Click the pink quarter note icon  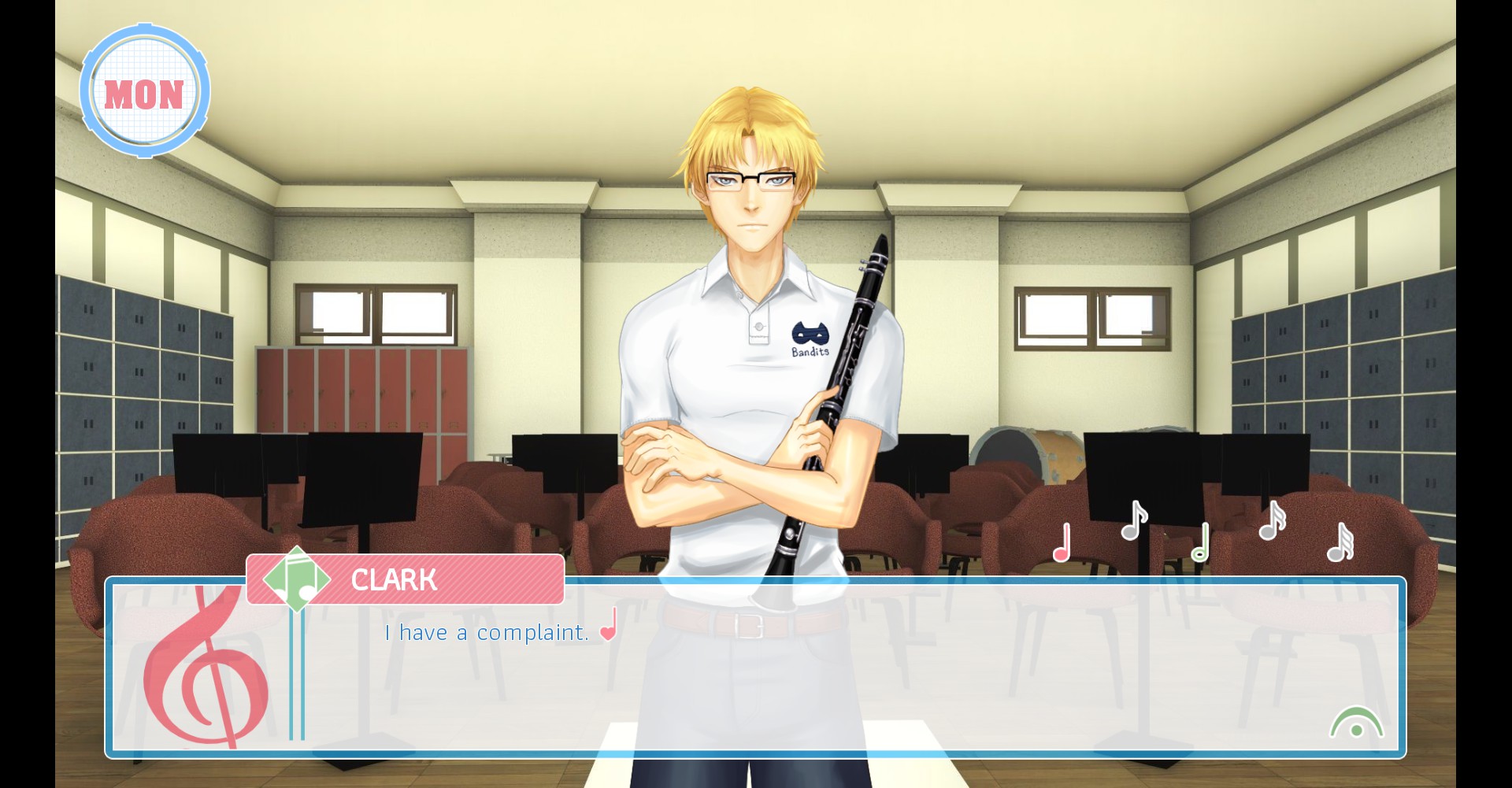(x=1062, y=543)
